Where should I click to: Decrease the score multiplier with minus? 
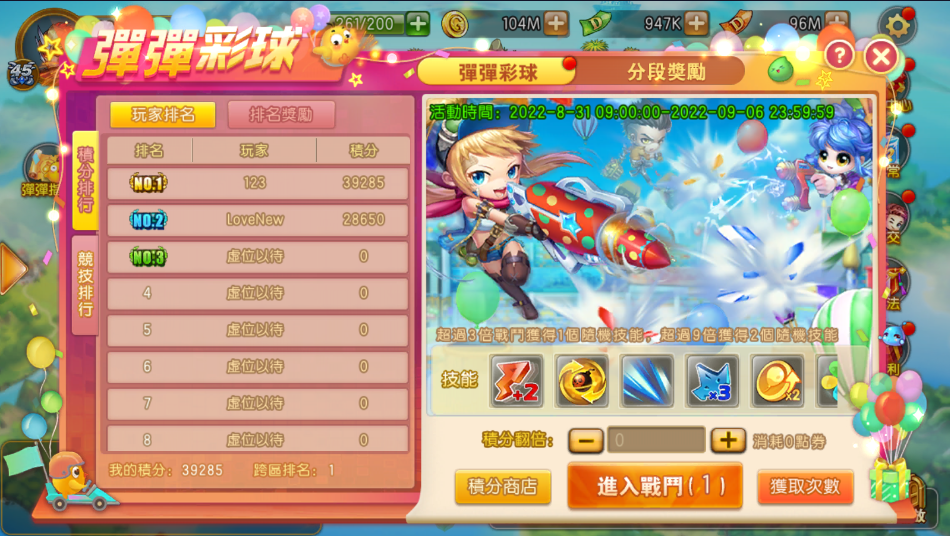(585, 440)
